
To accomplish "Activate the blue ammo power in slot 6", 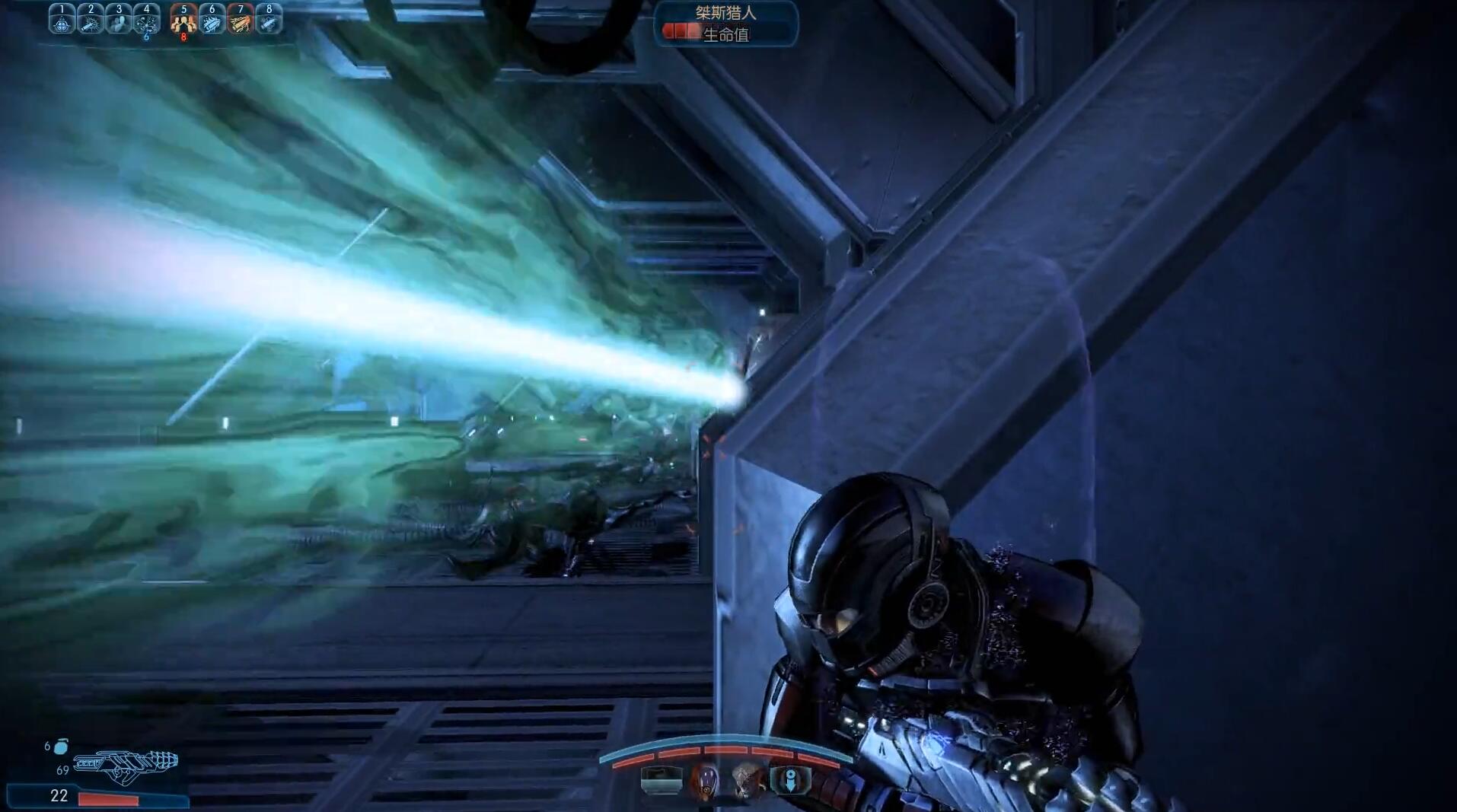I will coord(212,21).
